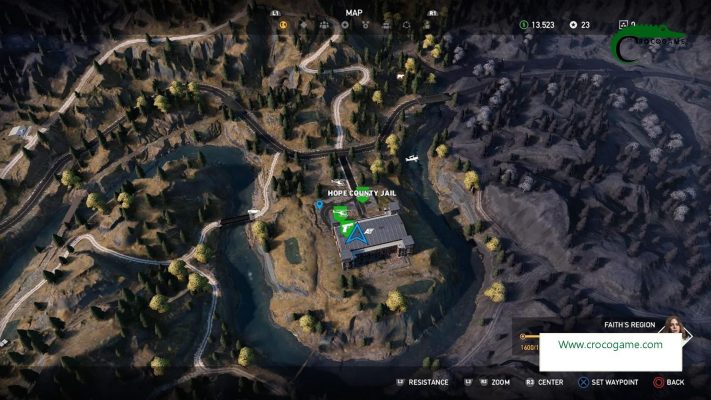Viewport: 711px width, 400px height.
Task: Select the Faith's Region portrait
Action: pos(673,327)
